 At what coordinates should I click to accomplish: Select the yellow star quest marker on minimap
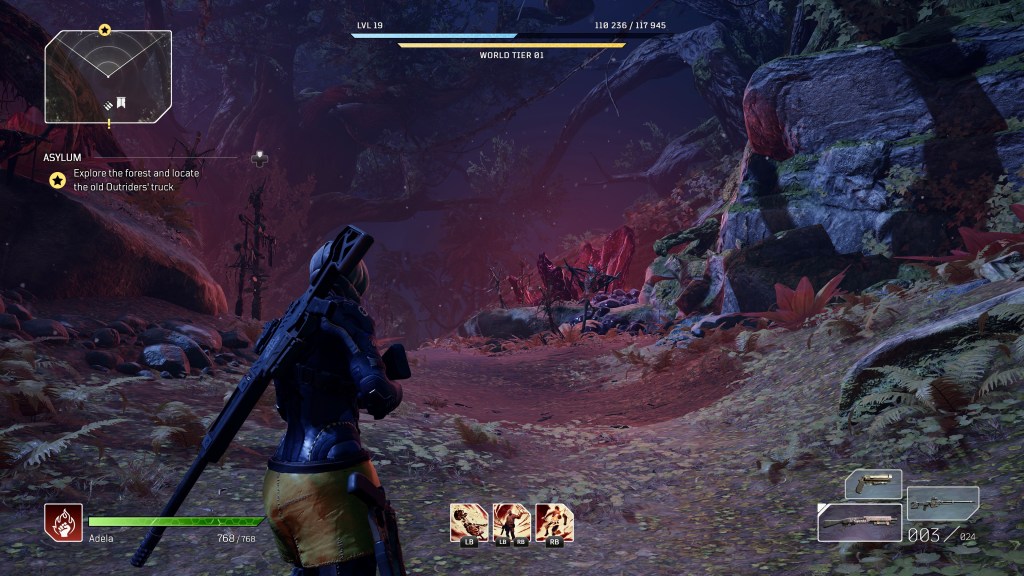pos(104,31)
